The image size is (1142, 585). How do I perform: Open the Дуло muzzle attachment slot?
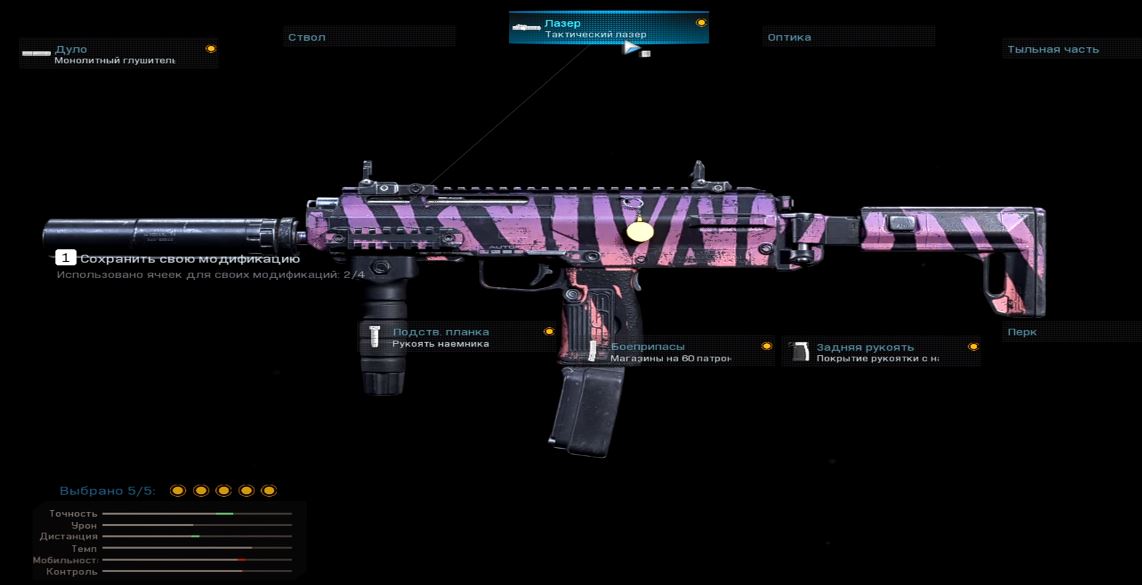118,54
